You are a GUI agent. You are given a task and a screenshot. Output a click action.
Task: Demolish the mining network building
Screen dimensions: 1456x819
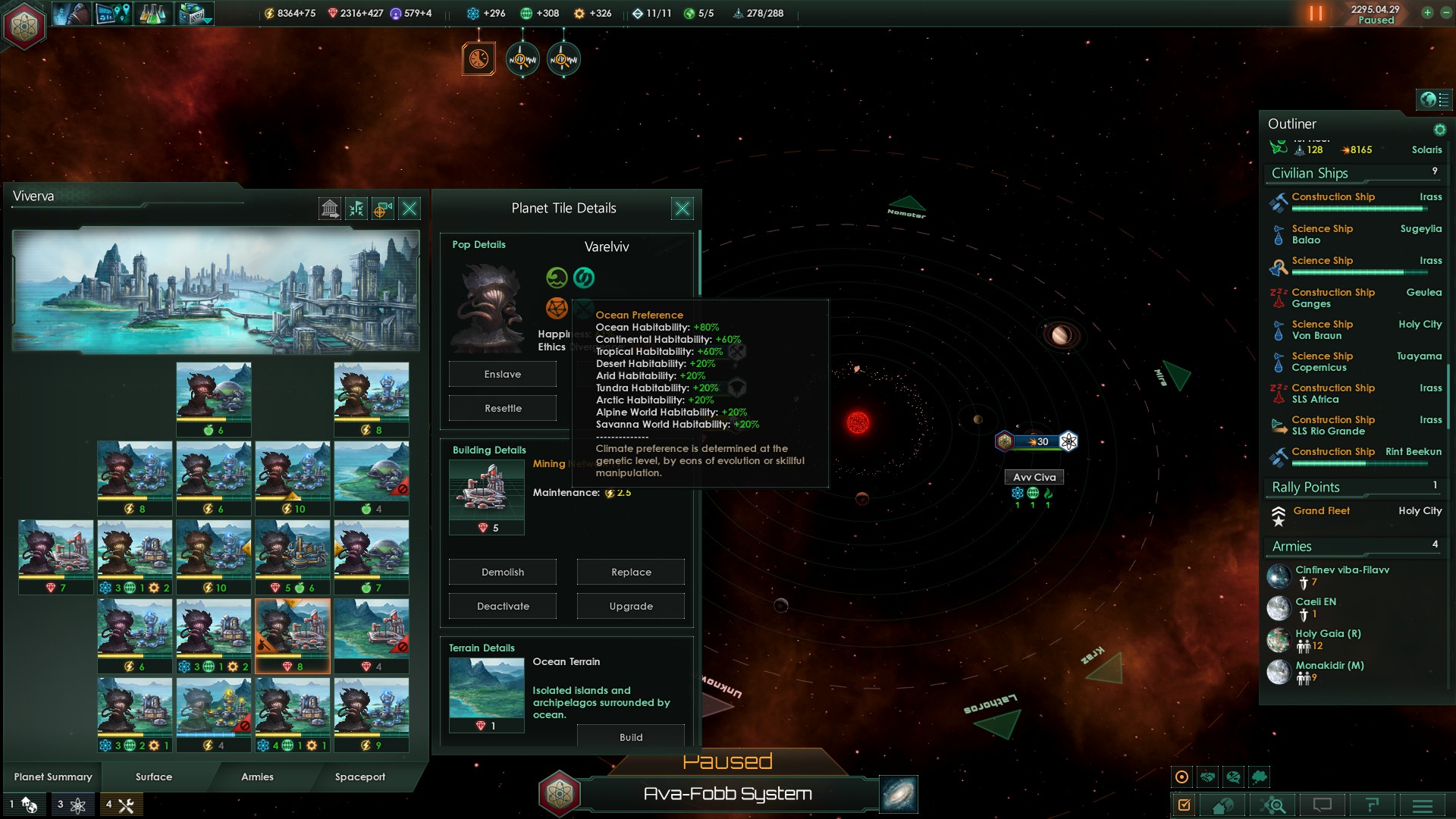[502, 572]
